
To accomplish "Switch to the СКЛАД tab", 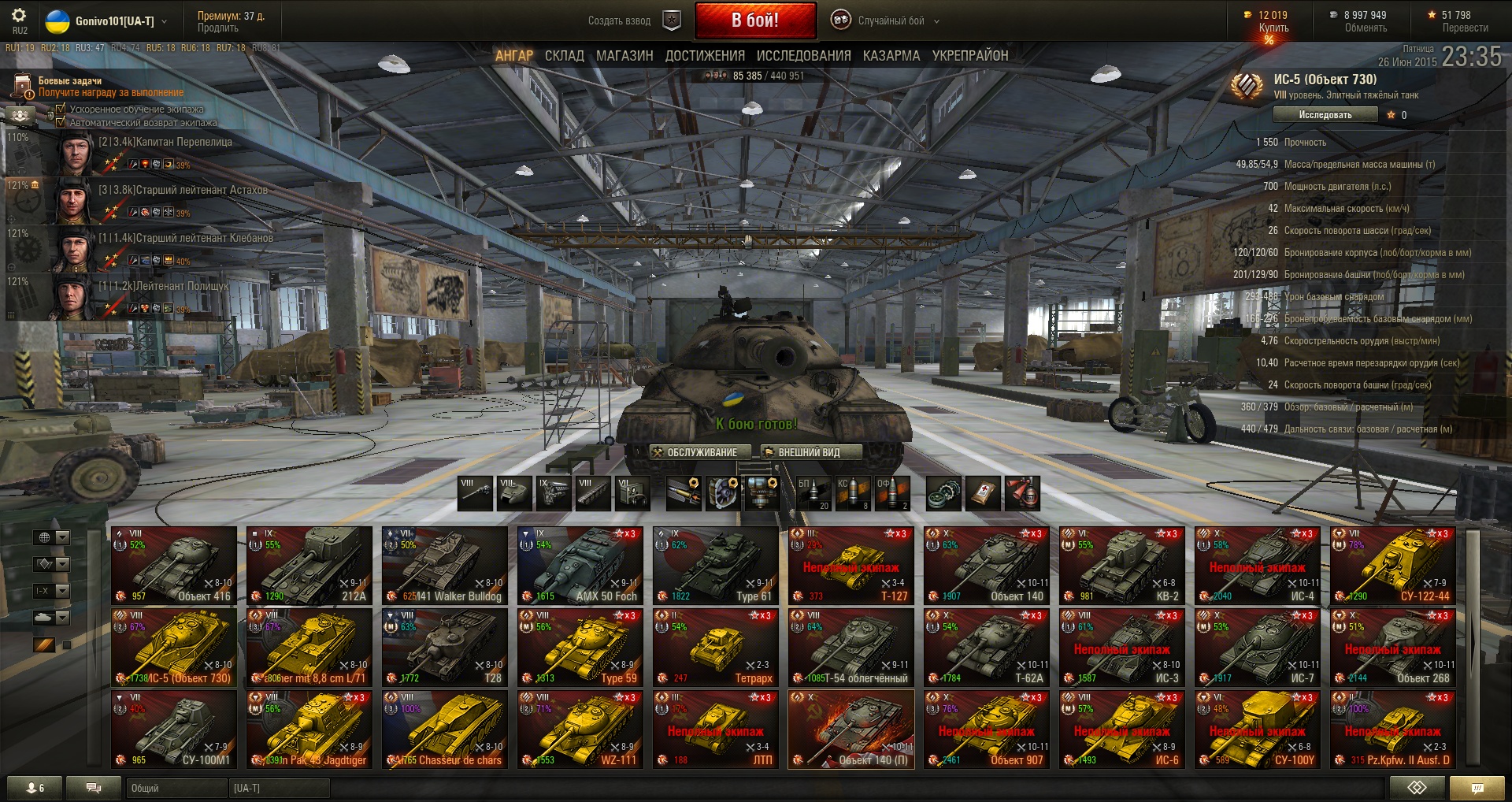I will click(x=564, y=56).
